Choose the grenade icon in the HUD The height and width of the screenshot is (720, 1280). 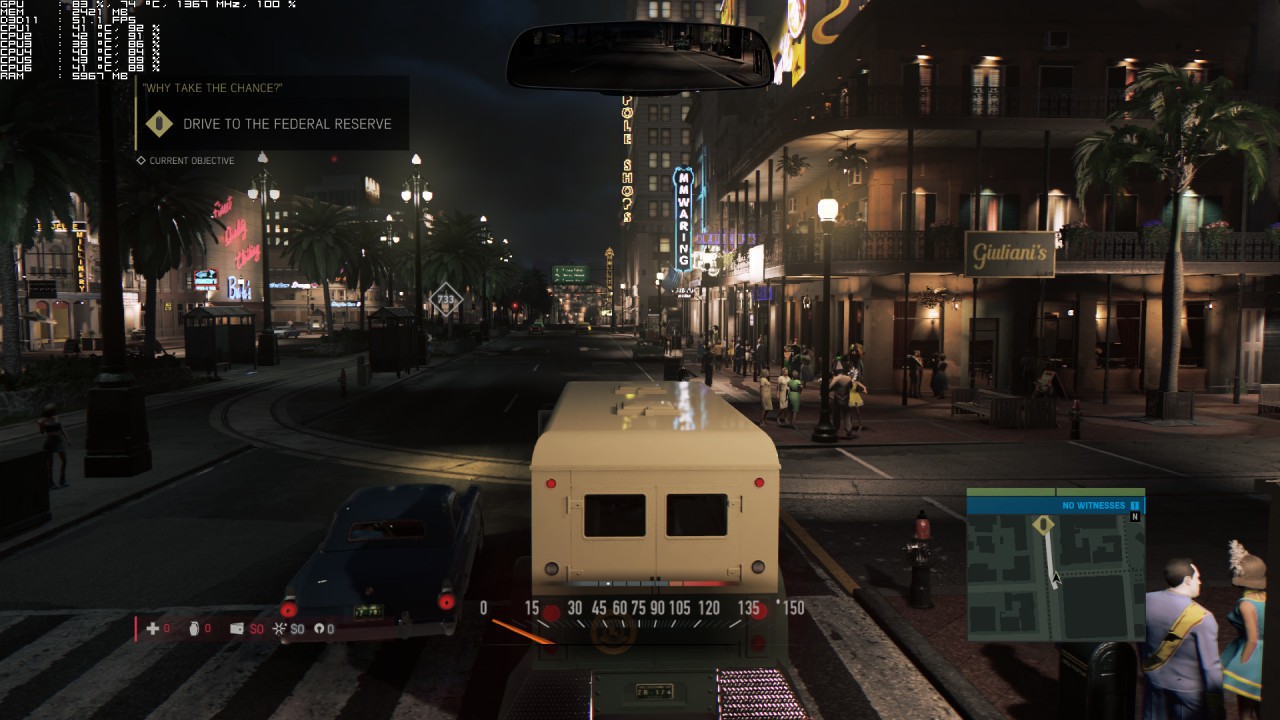(x=194, y=629)
